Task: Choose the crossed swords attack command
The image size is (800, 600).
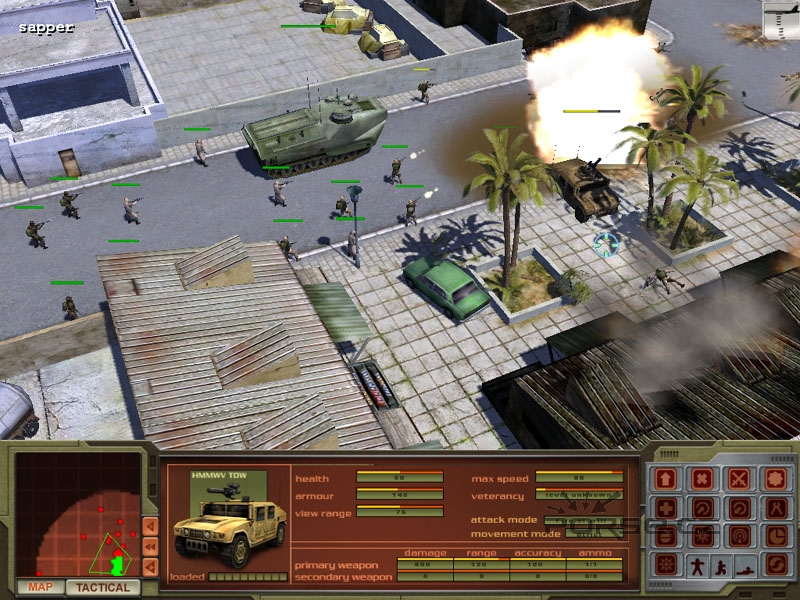Action: pos(739,479)
